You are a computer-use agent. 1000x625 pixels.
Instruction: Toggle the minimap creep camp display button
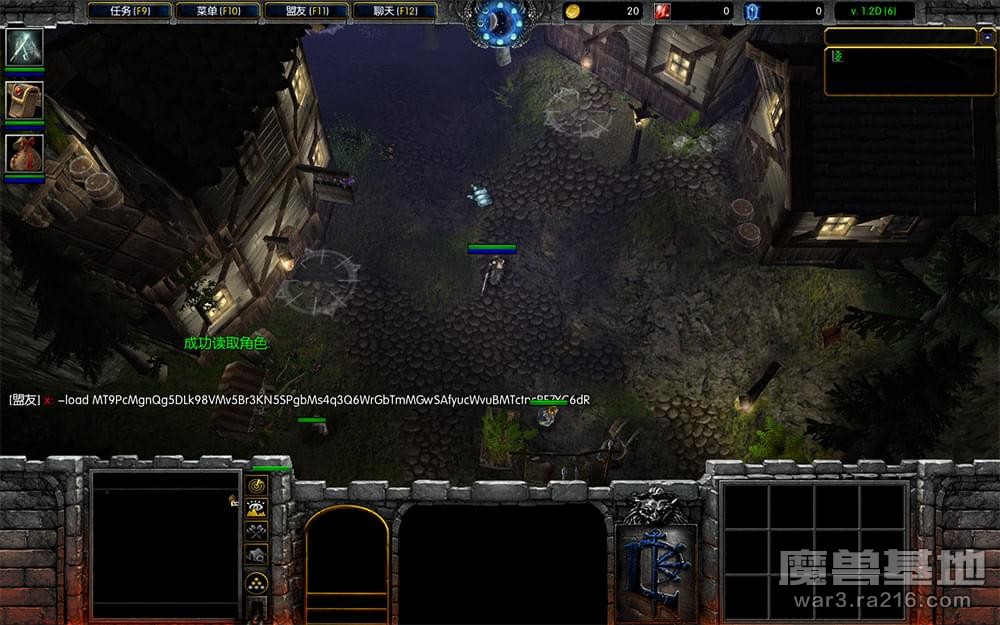257,555
